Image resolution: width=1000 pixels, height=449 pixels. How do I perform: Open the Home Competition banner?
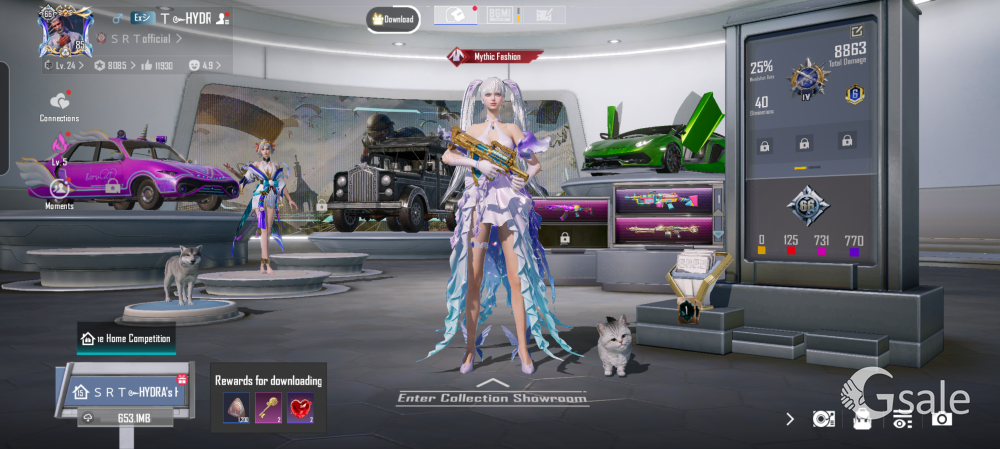(x=126, y=339)
